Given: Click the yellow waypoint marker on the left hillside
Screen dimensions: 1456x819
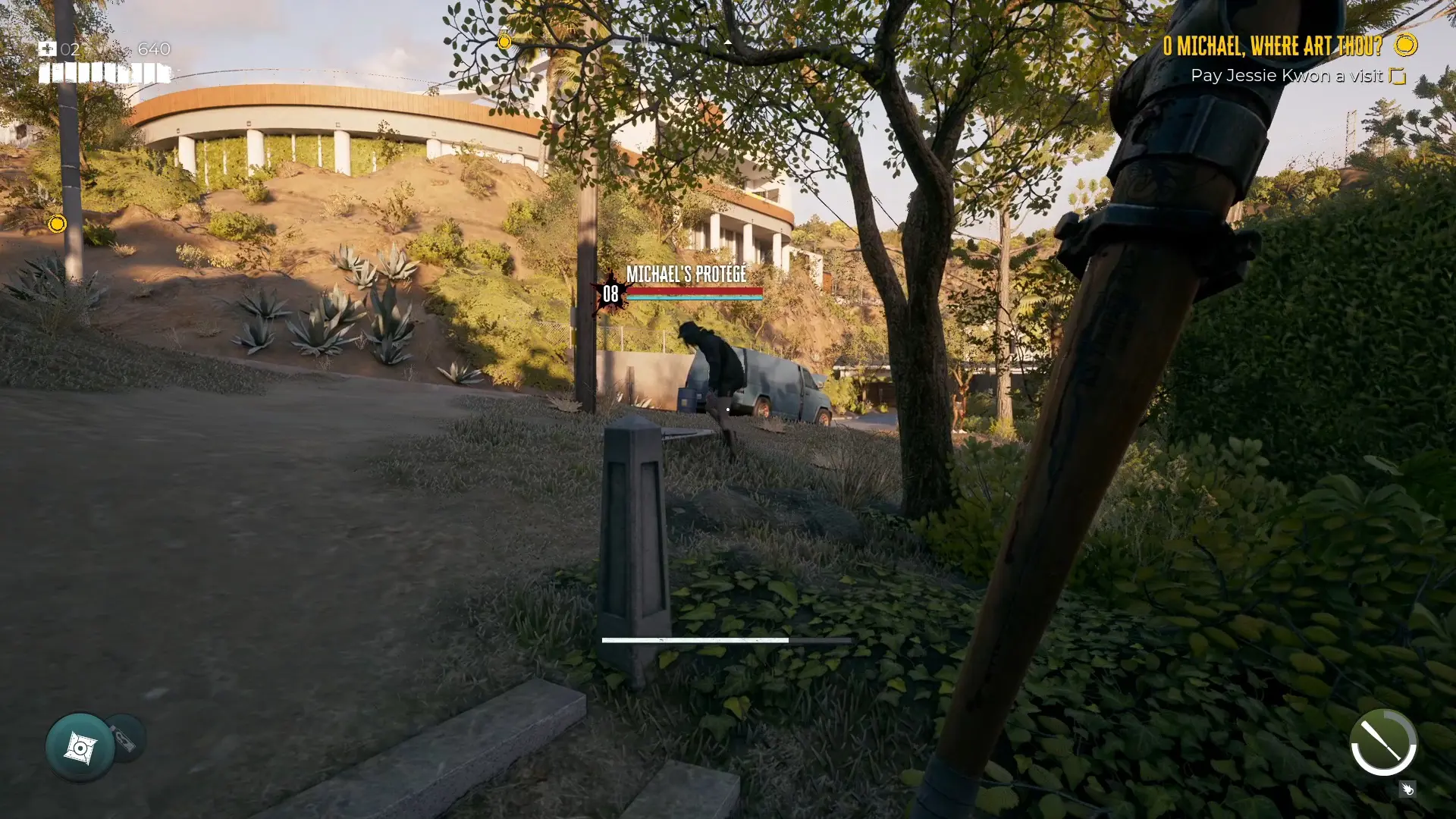Looking at the screenshot, I should point(57,224).
